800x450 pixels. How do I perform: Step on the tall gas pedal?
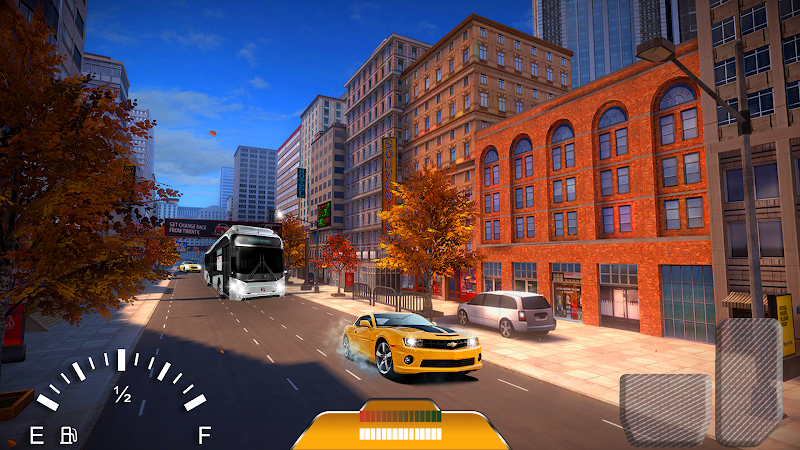[750, 380]
